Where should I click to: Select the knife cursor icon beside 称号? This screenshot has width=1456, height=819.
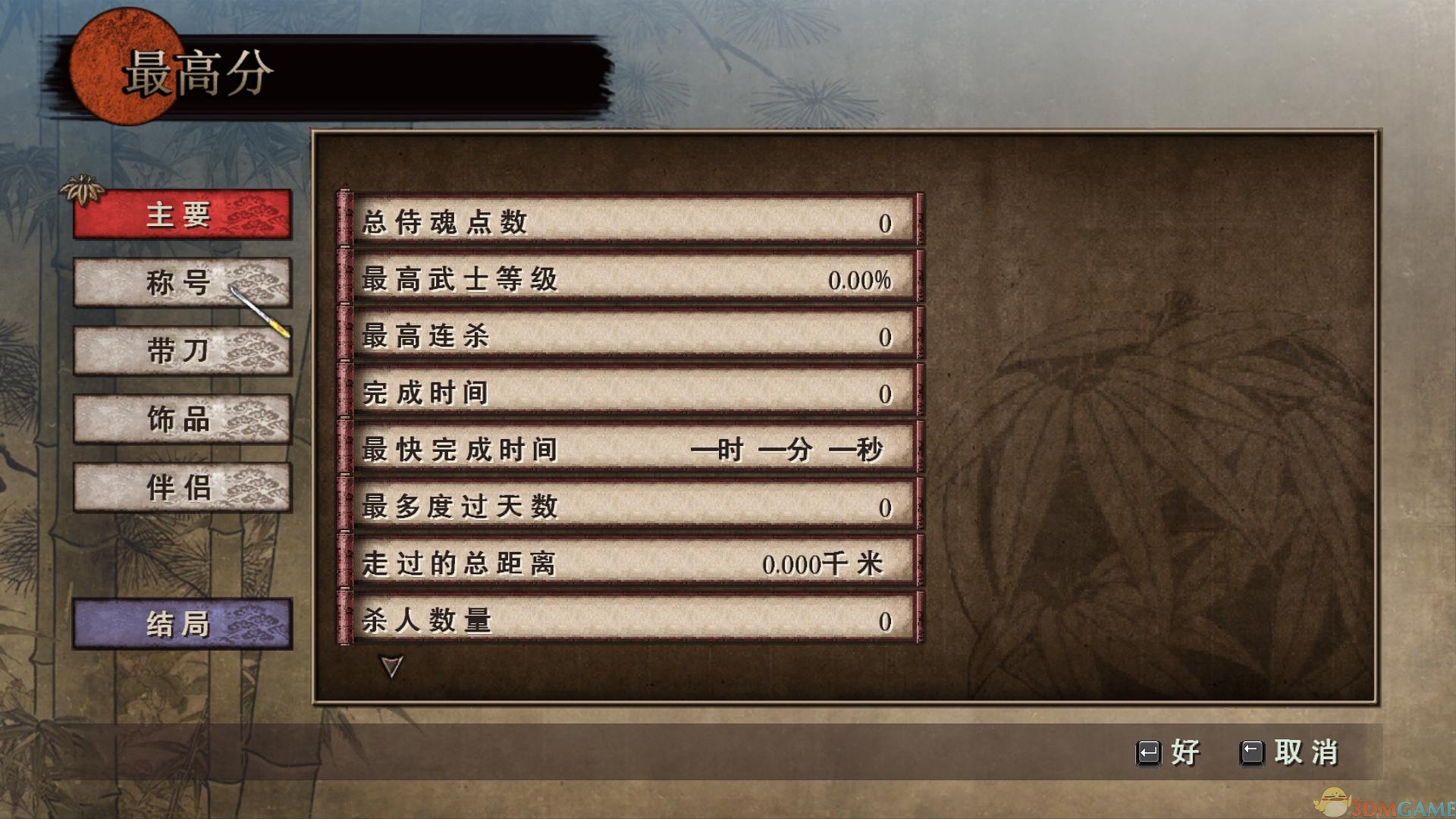pos(262,311)
